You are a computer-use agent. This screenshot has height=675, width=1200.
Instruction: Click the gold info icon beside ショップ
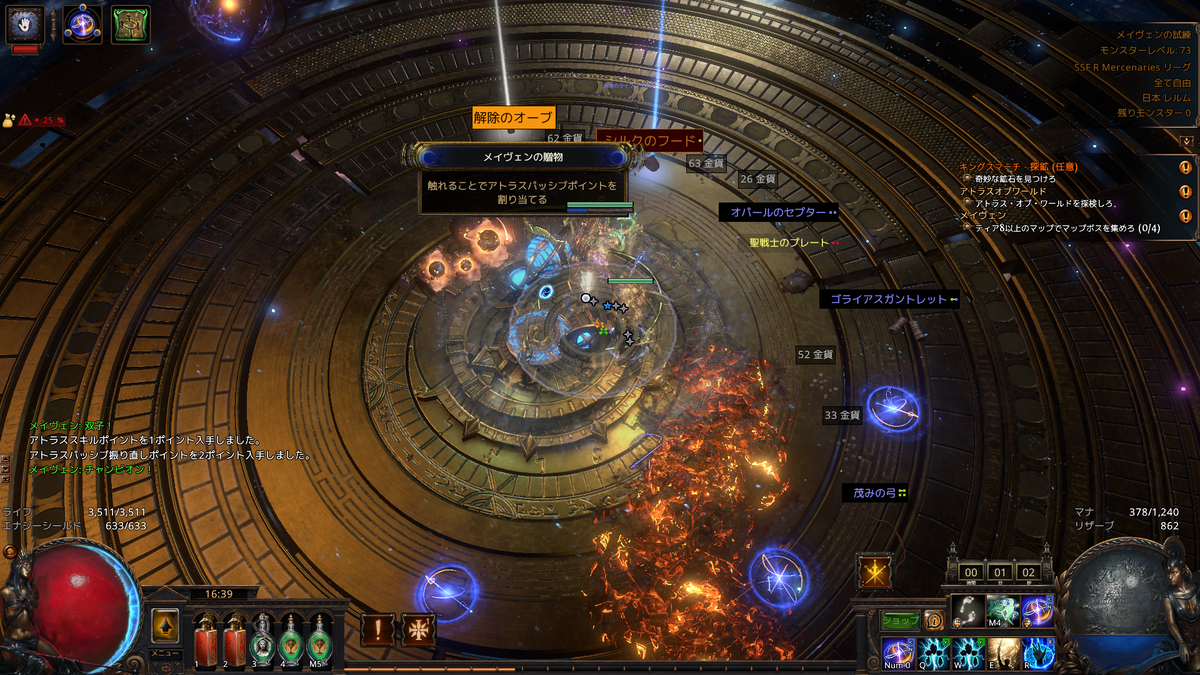[933, 620]
